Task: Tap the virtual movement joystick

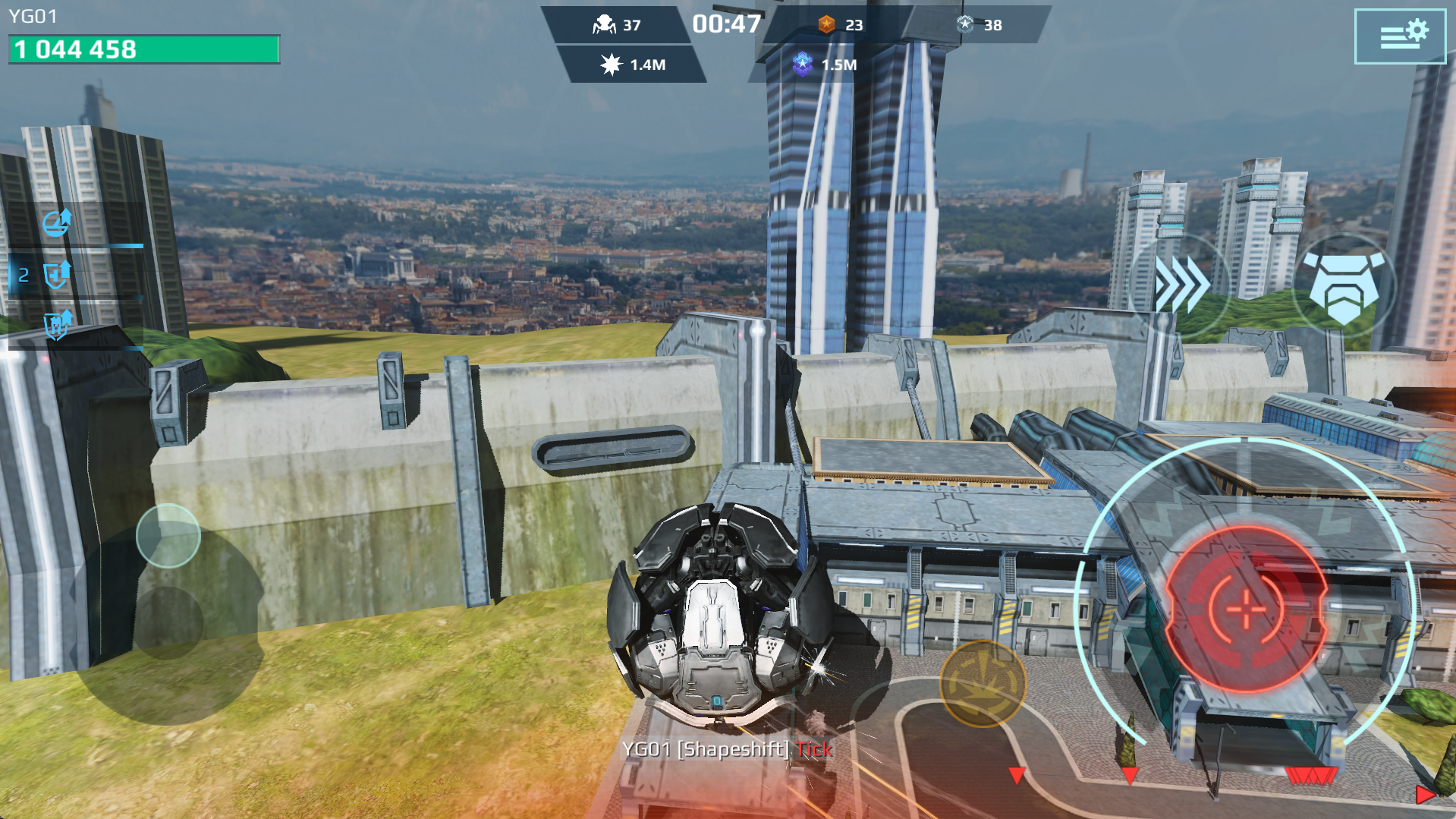Action: pos(168,536)
